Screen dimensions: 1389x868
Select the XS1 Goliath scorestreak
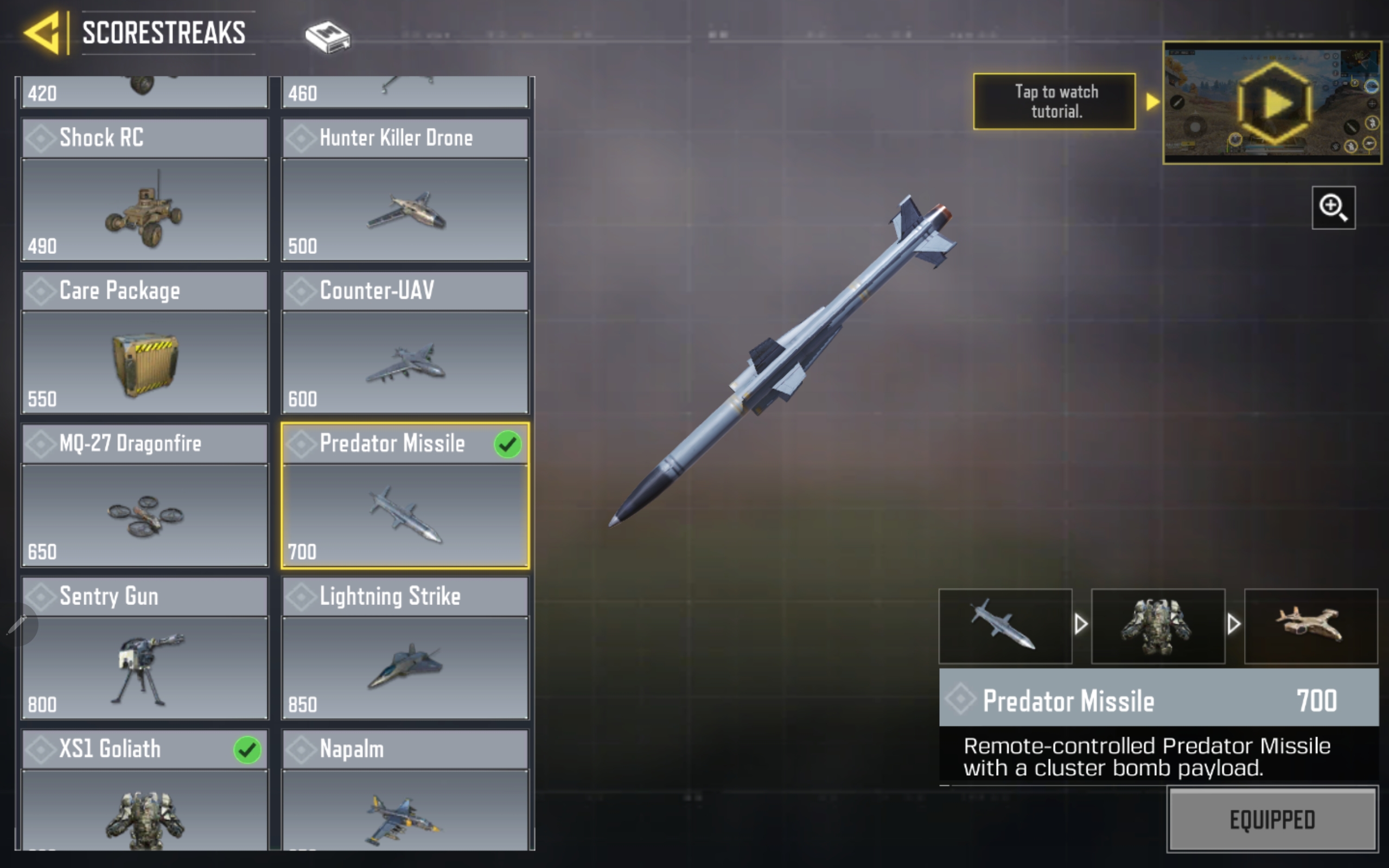(x=145, y=789)
